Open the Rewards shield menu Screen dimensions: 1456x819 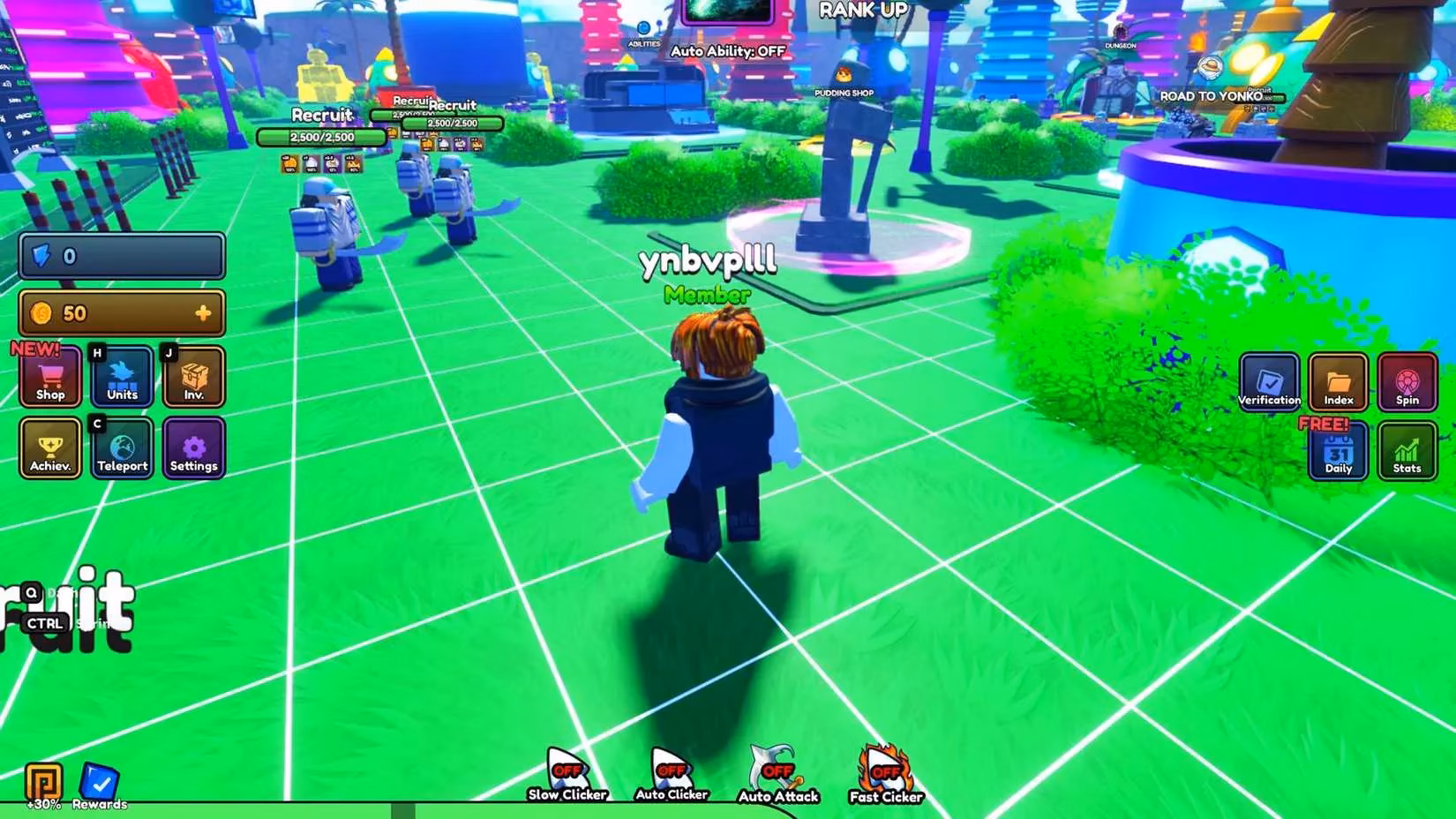[x=100, y=780]
